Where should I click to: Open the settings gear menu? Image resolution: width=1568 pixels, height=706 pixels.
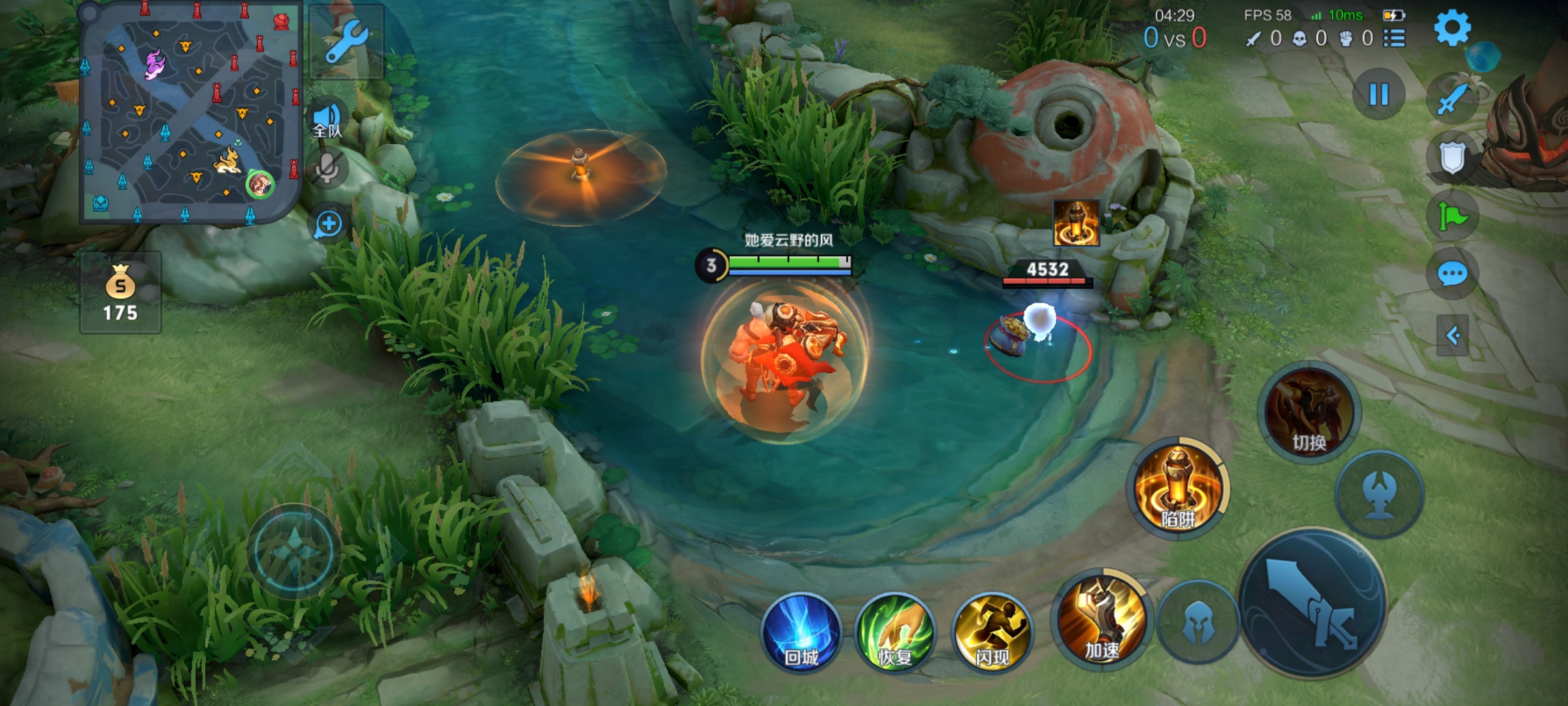[1452, 28]
